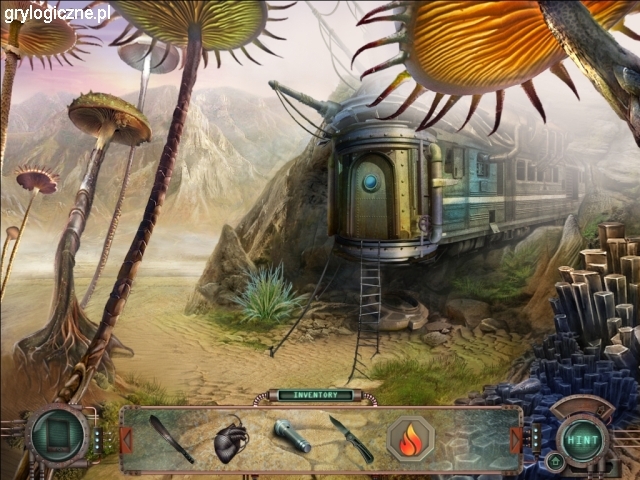Select the machete in the inventory
Image resolution: width=640 pixels, height=480 pixels.
point(171,439)
